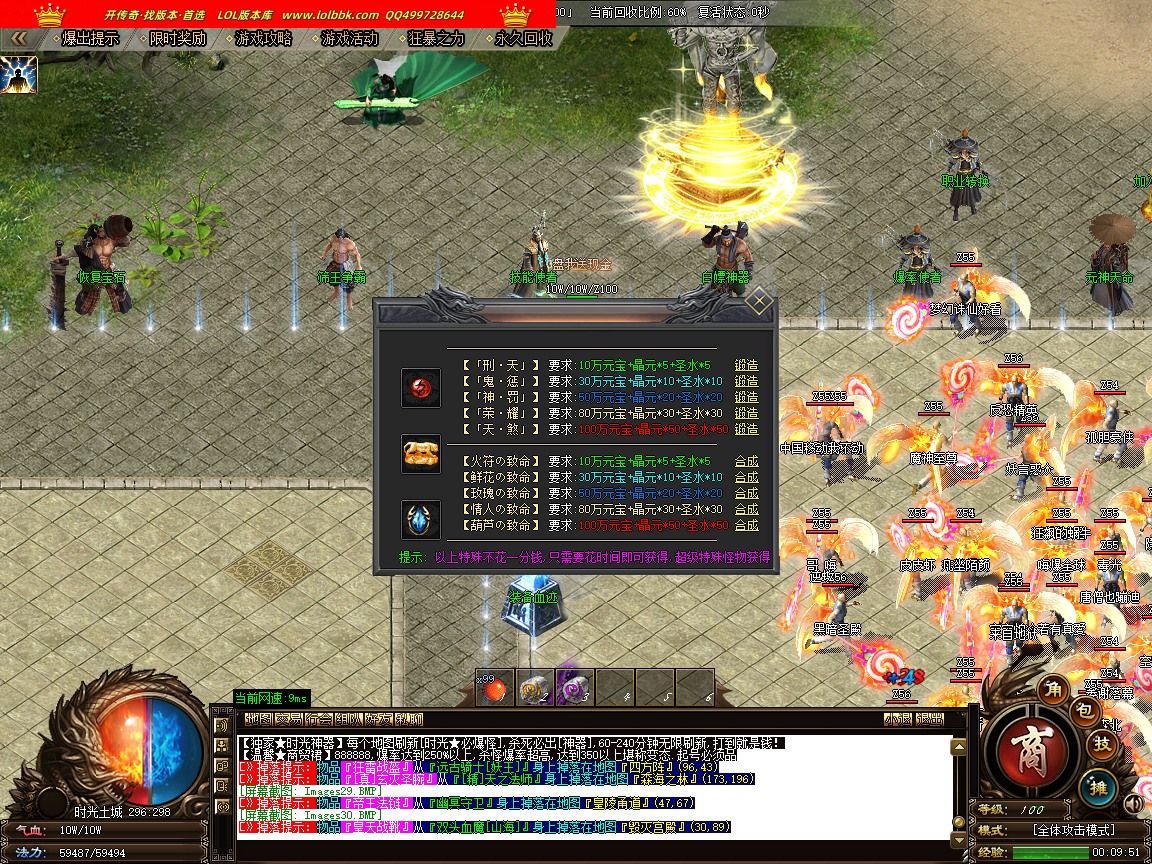The height and width of the screenshot is (864, 1152).
Task: Collapse the top menu bar with double-arrow
Action: [x=18, y=39]
